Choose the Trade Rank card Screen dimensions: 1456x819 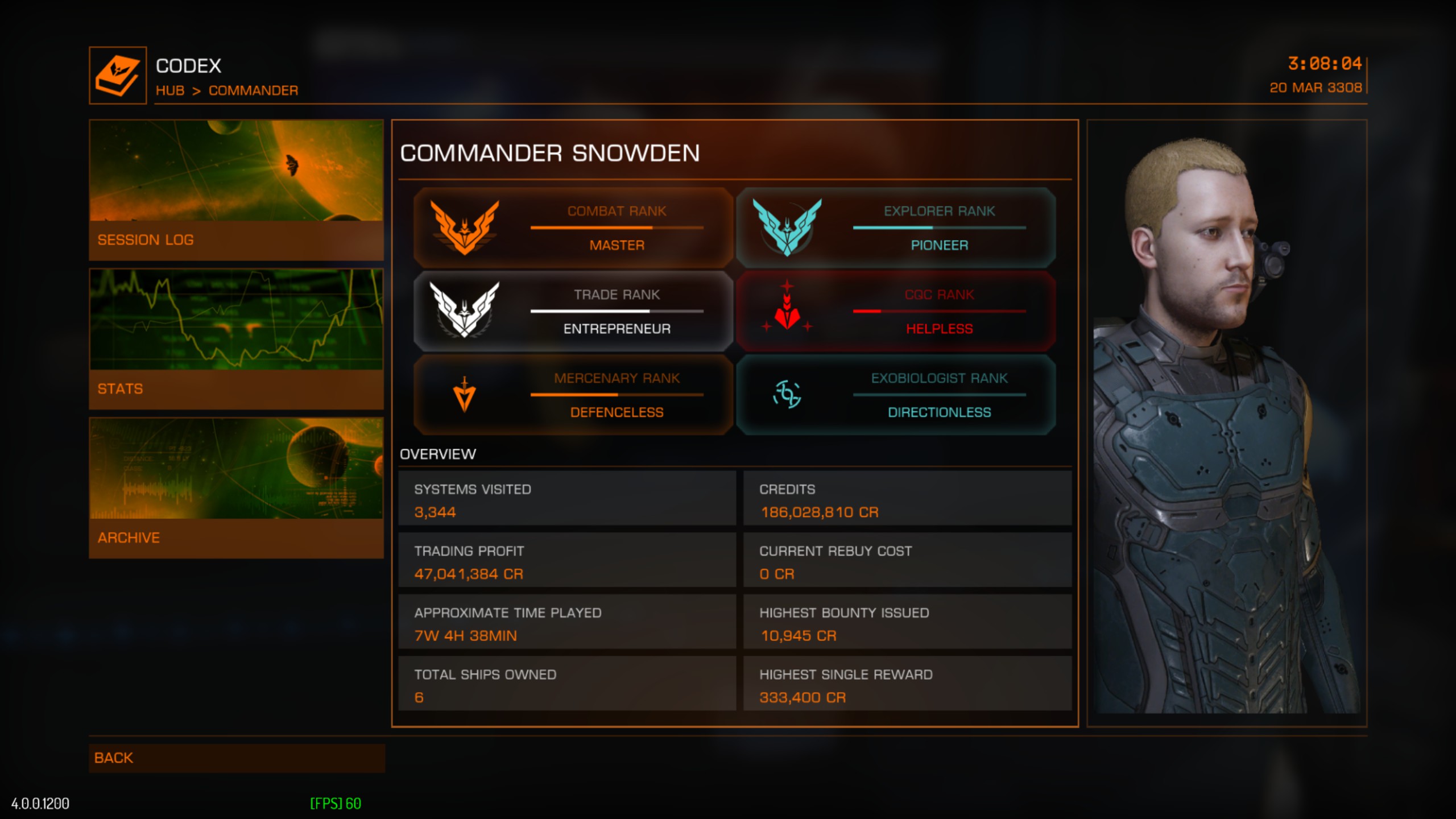tap(573, 311)
